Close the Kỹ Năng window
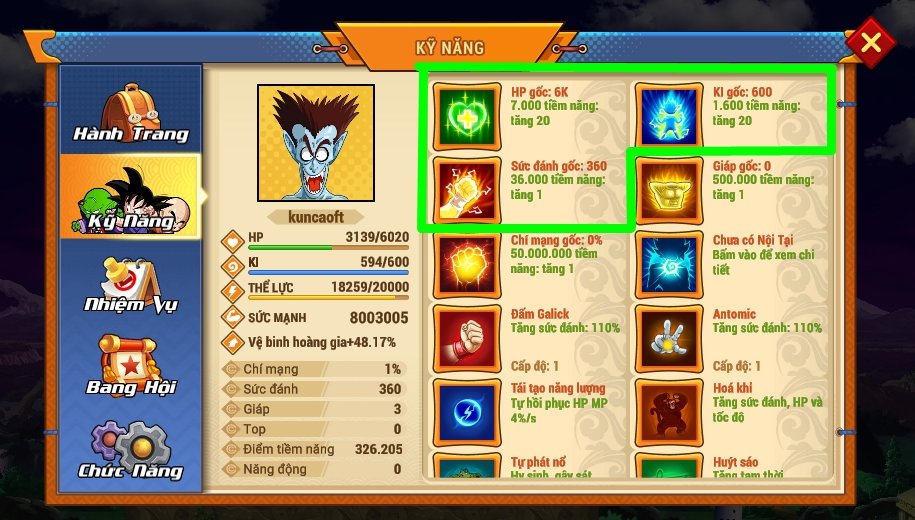The height and width of the screenshot is (520, 915). [x=871, y=42]
